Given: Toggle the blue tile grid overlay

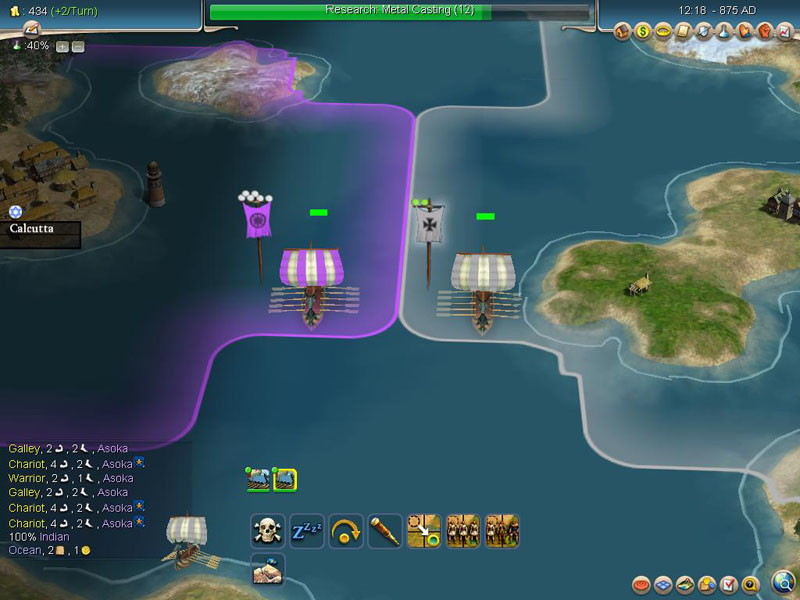Looking at the screenshot, I should coord(663,584).
